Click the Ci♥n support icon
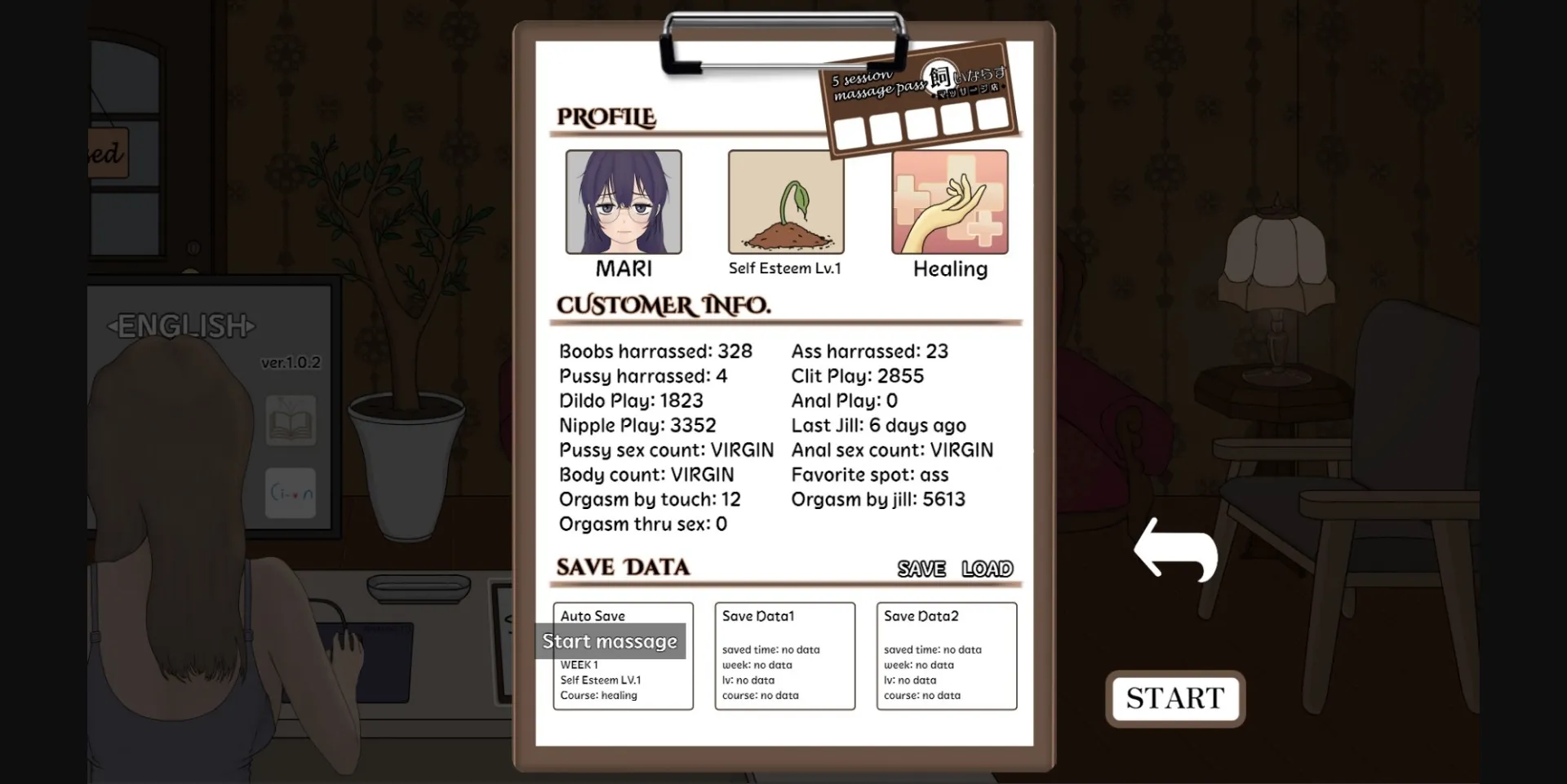The height and width of the screenshot is (784, 1567). click(x=291, y=493)
